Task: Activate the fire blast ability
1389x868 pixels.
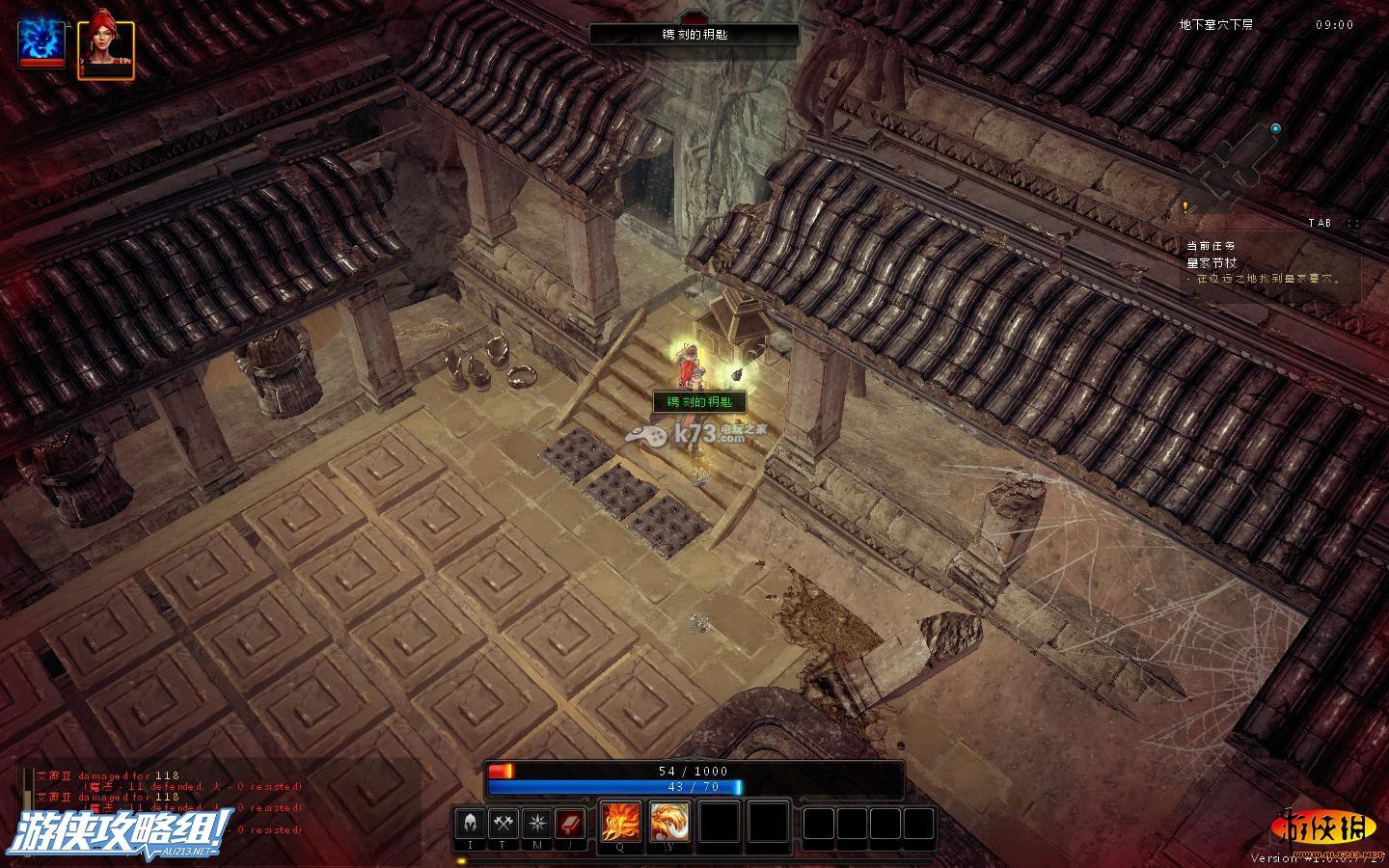Action: coord(620,823)
